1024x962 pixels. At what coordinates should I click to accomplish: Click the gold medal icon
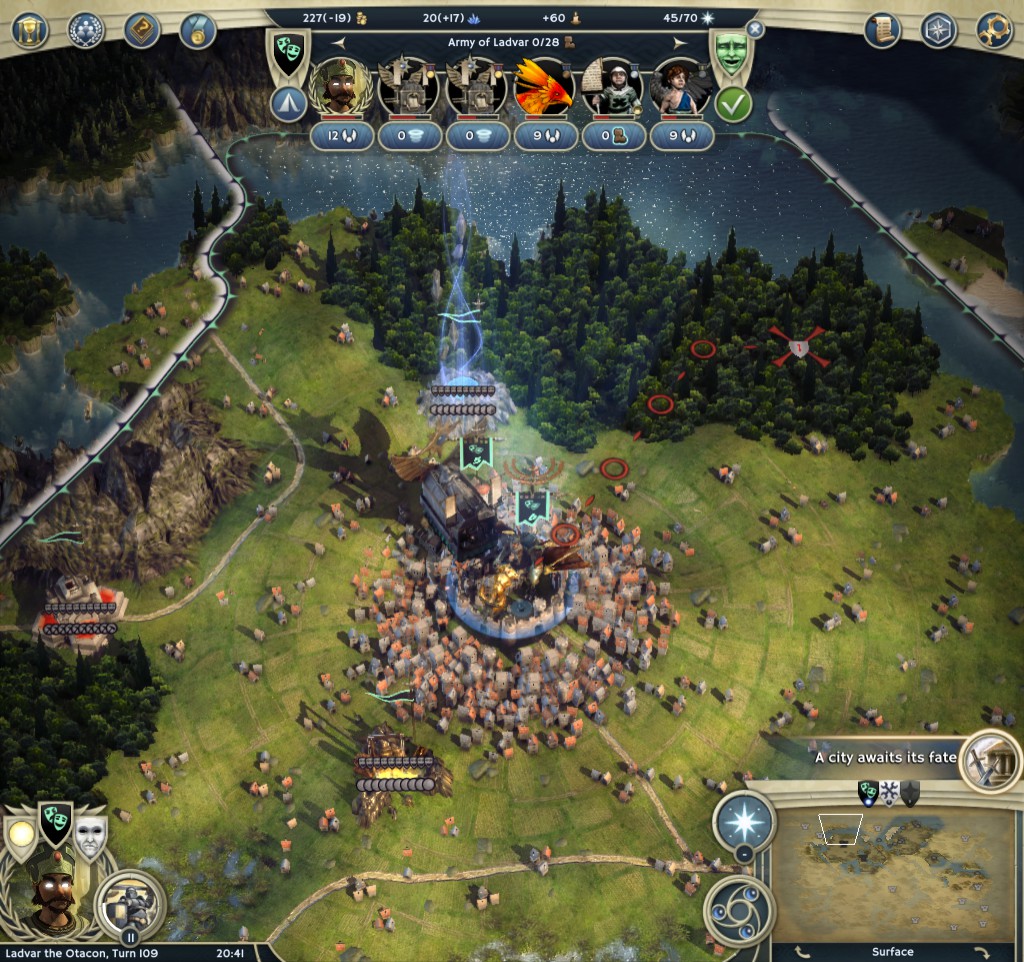197,29
